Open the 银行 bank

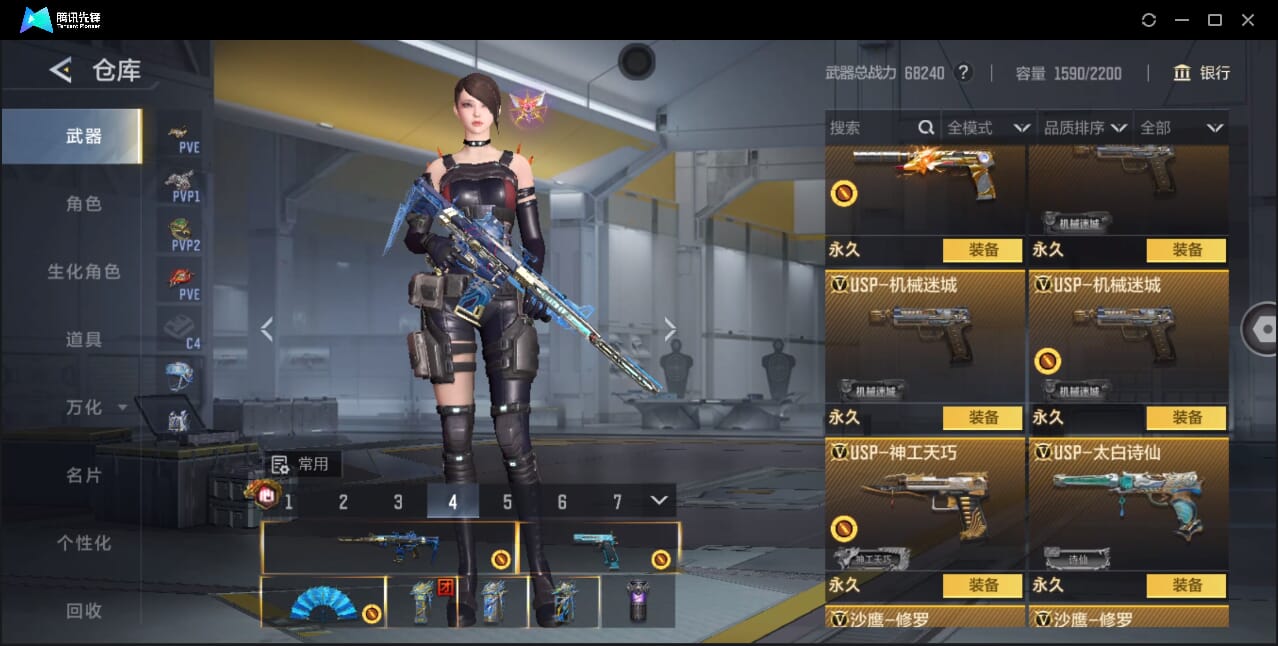coord(1202,73)
